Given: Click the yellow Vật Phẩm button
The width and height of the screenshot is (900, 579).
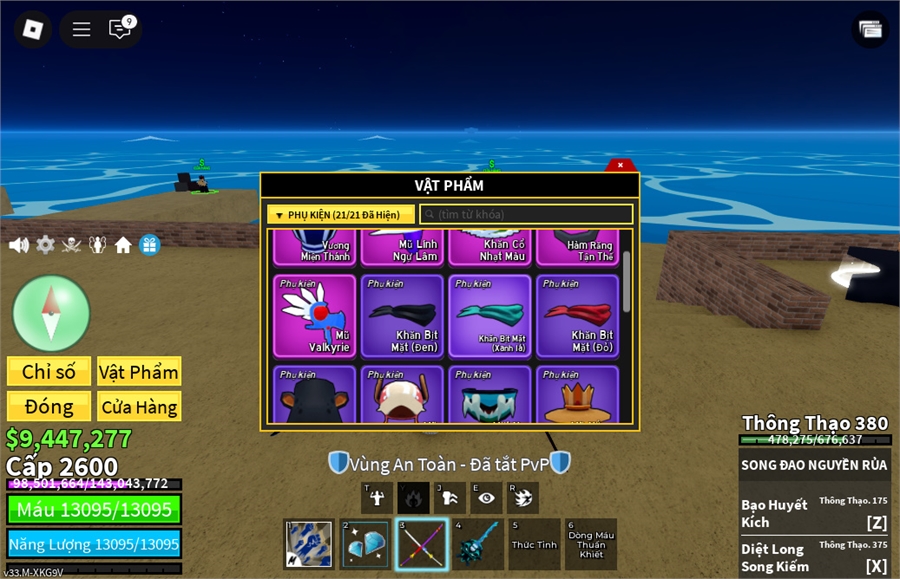Looking at the screenshot, I should 139,372.
